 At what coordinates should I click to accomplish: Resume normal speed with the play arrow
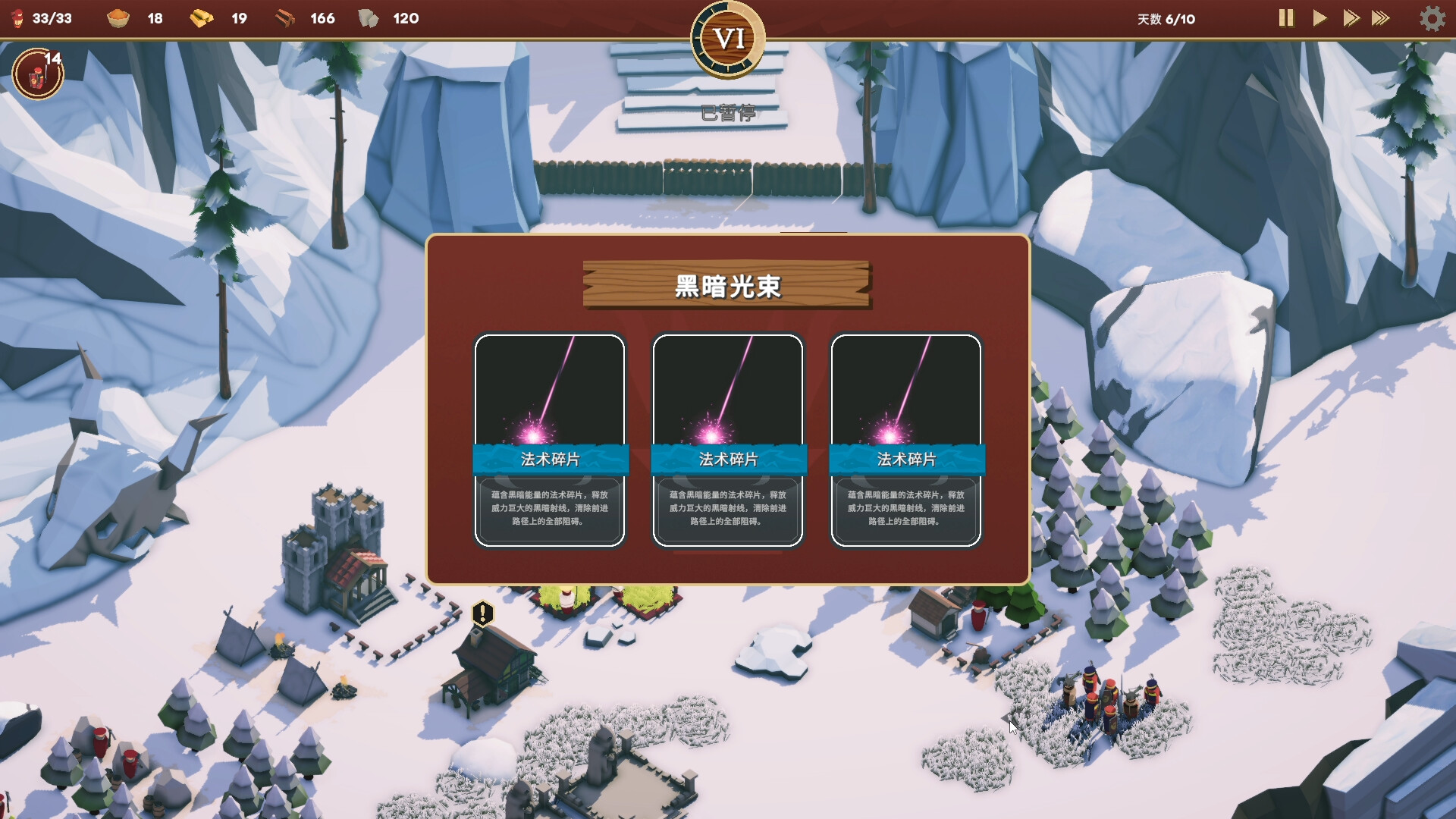pos(1319,19)
